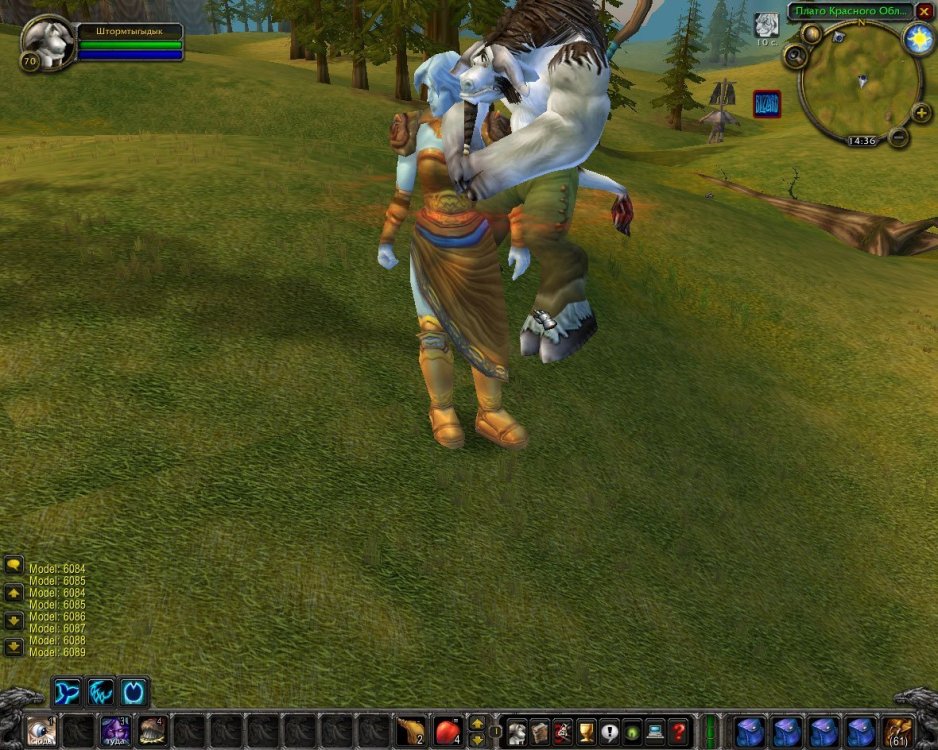Open the spellbook micro menu button
Image resolution: width=938 pixels, height=750 pixels.
pyautogui.click(x=540, y=732)
